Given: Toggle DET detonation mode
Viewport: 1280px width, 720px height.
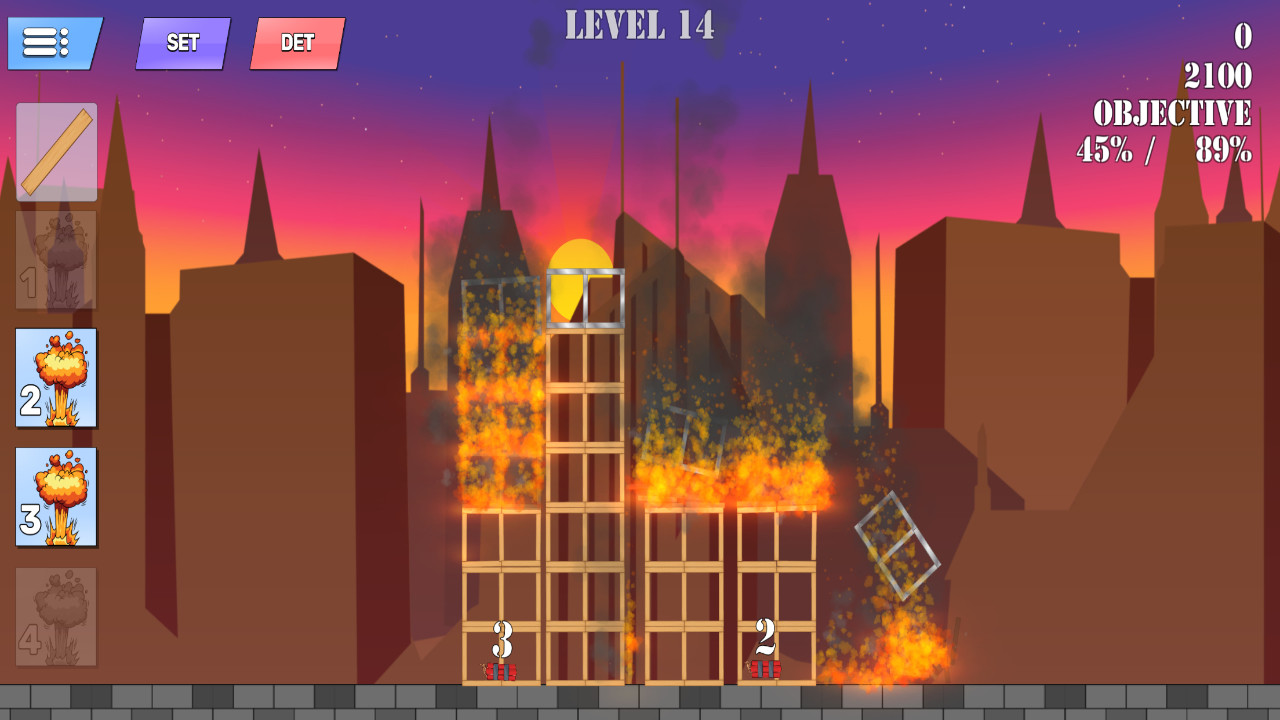Looking at the screenshot, I should coord(295,43).
